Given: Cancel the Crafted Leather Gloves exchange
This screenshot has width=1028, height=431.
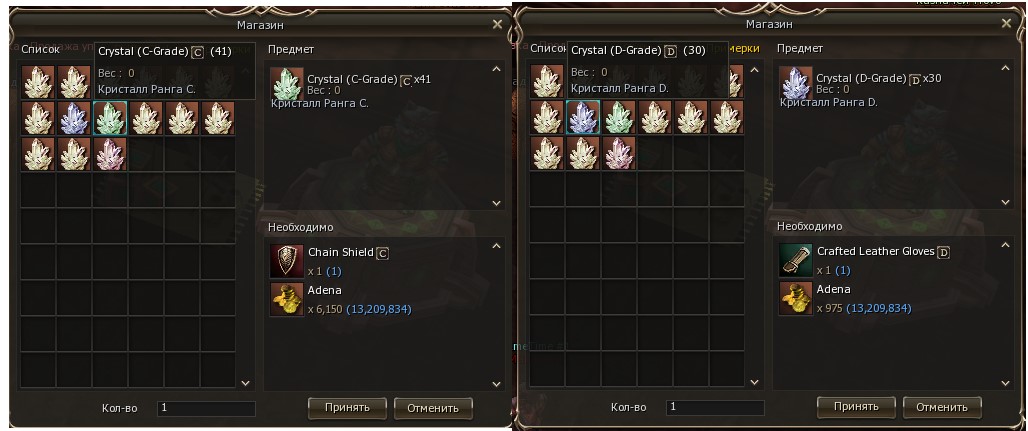Looking at the screenshot, I should pos(942,407).
